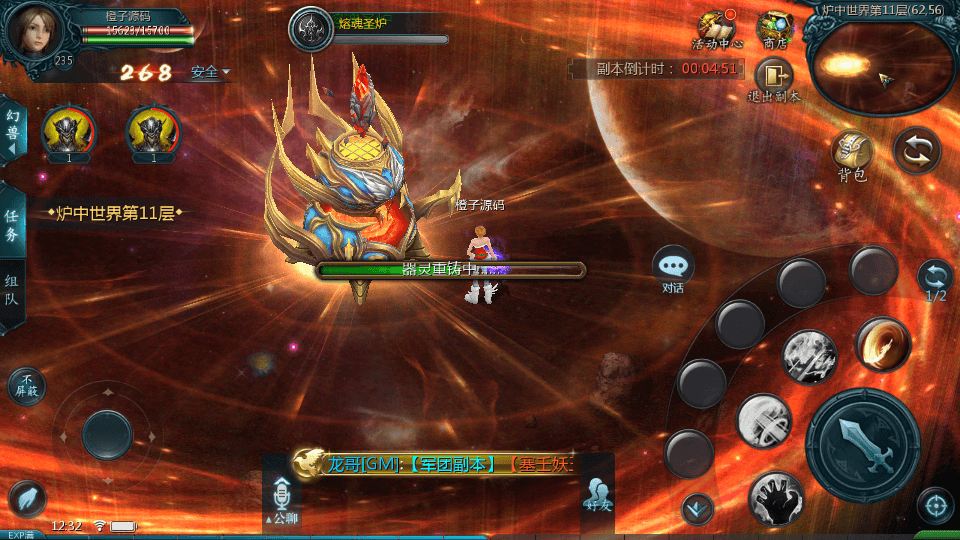
Task: Open the 安全 mode dropdown
Action: (210, 72)
